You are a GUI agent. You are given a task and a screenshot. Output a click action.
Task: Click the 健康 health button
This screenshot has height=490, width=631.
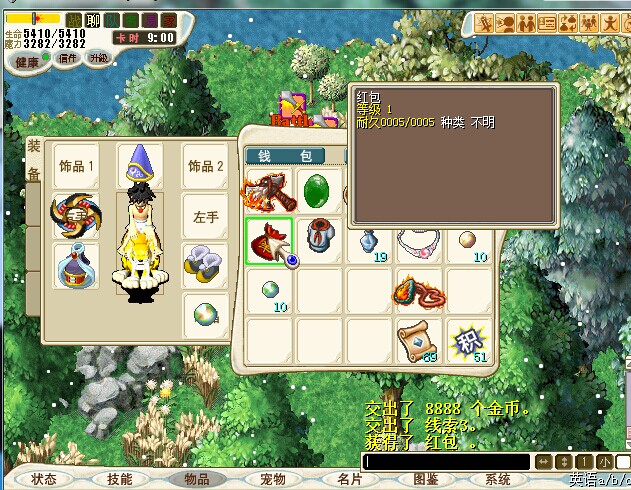(26, 61)
